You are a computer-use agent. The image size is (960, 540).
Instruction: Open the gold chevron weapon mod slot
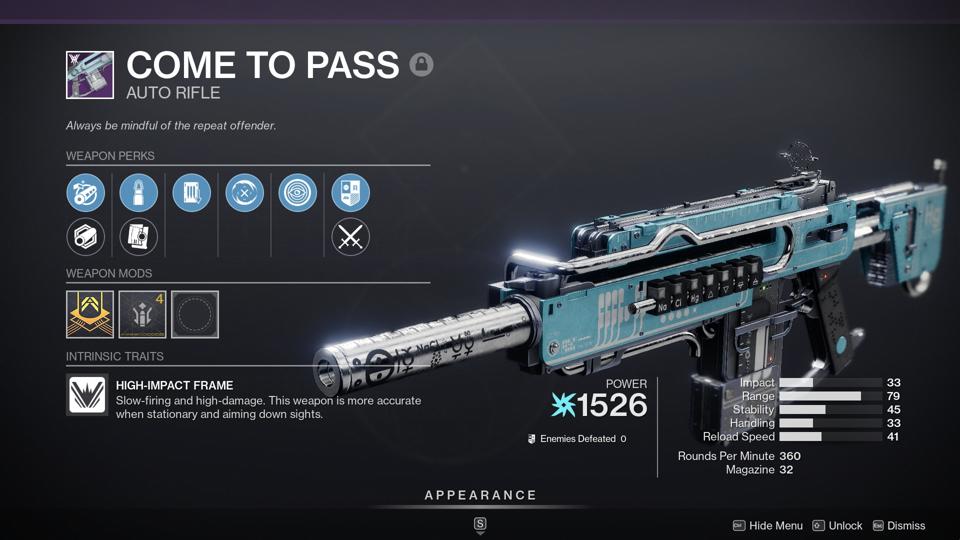click(90, 314)
